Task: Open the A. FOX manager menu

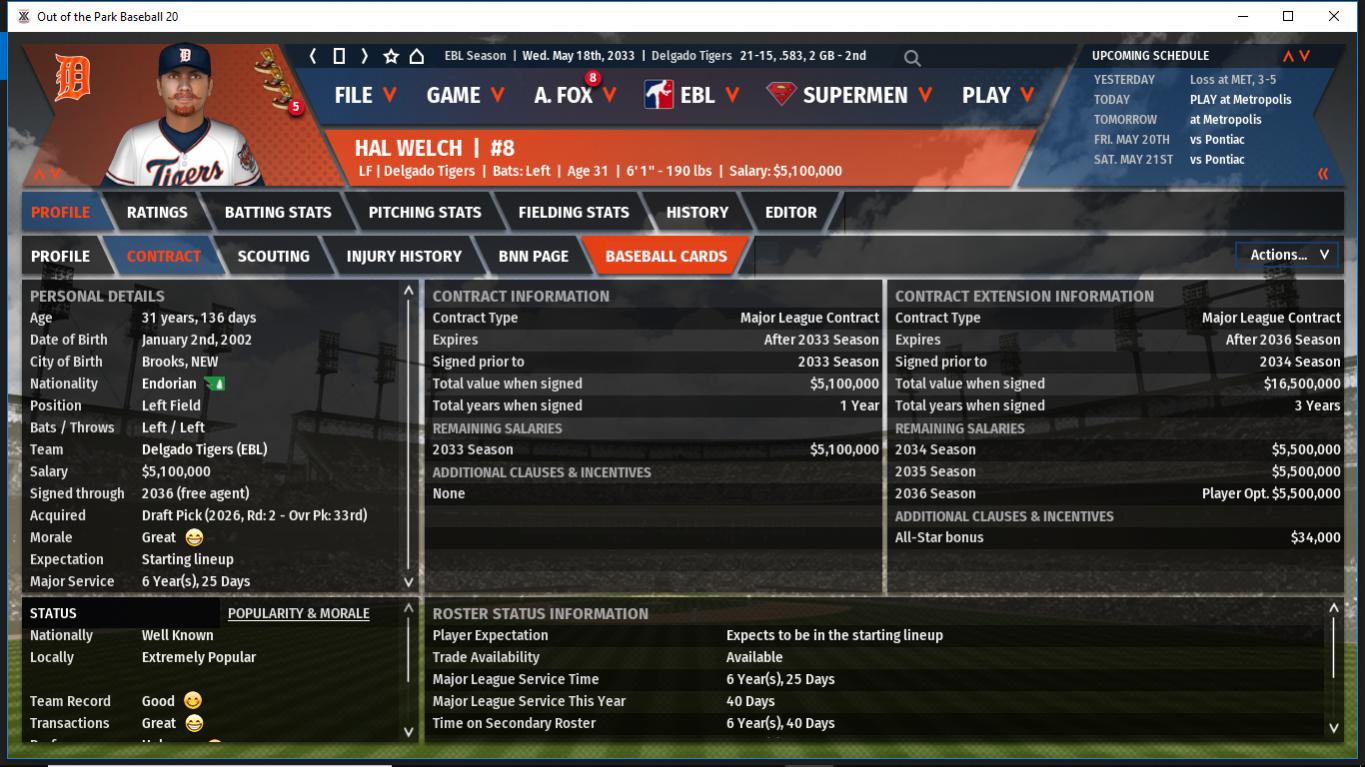Action: tap(575, 95)
